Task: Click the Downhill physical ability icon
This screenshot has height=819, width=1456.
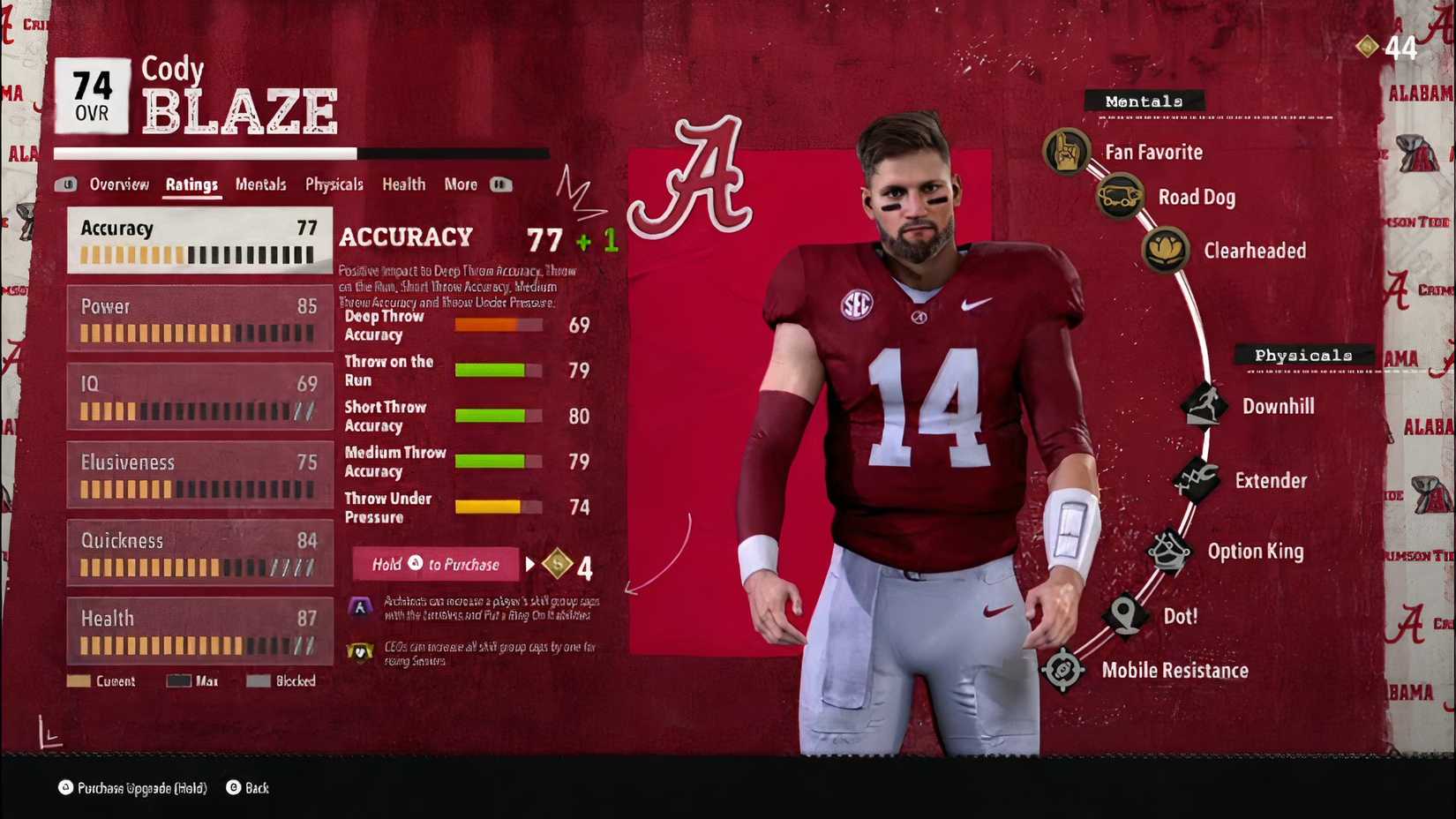Action: [1205, 405]
